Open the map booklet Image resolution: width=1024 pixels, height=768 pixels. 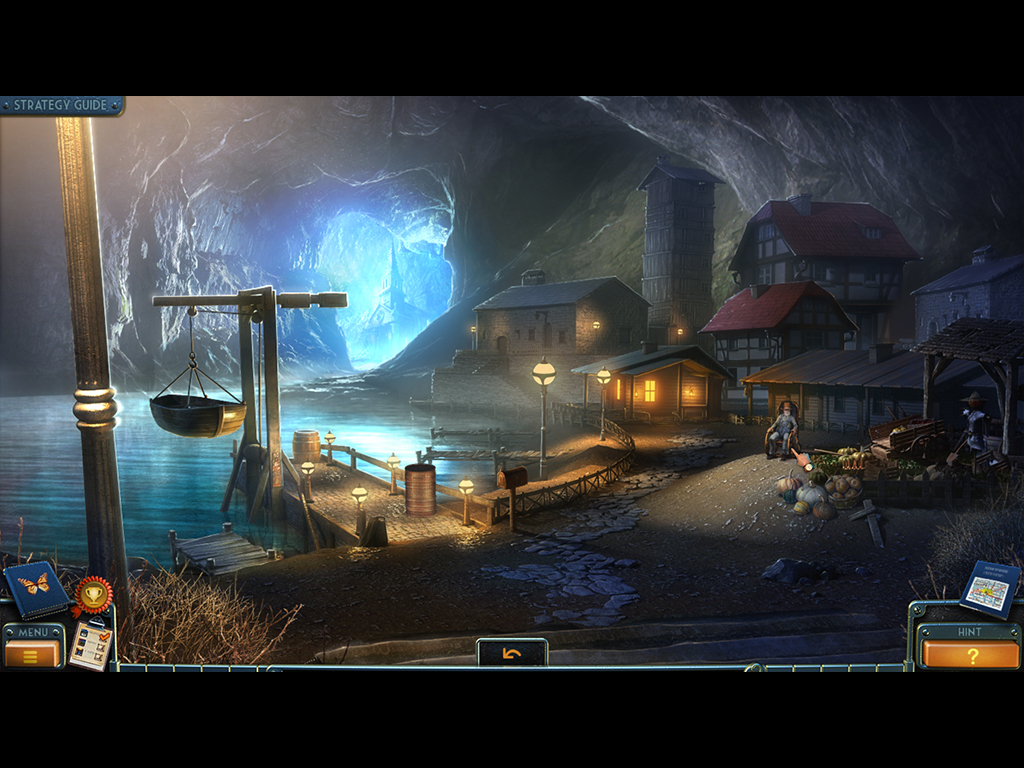989,590
